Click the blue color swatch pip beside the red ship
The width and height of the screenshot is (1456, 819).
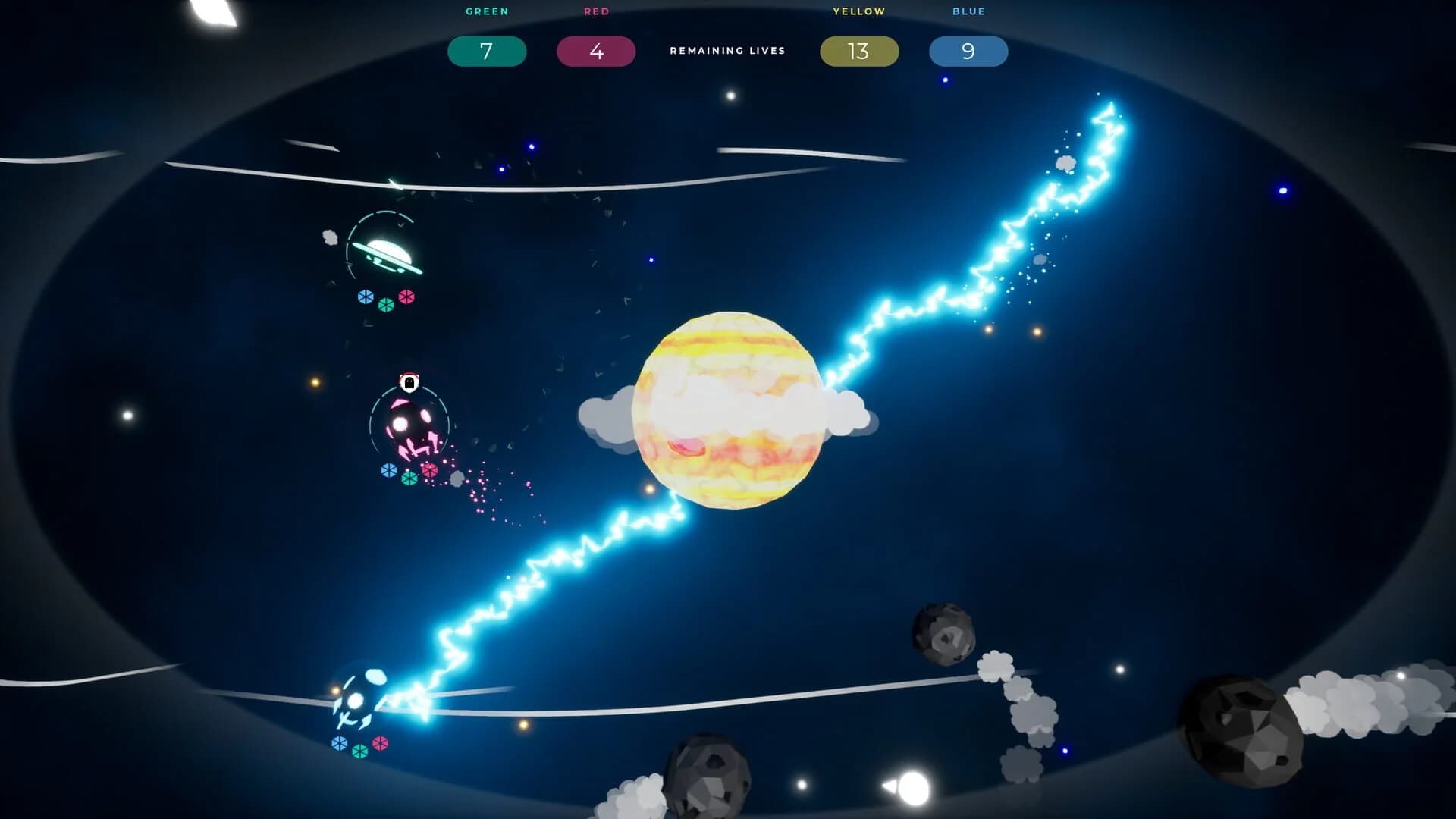pyautogui.click(x=388, y=471)
